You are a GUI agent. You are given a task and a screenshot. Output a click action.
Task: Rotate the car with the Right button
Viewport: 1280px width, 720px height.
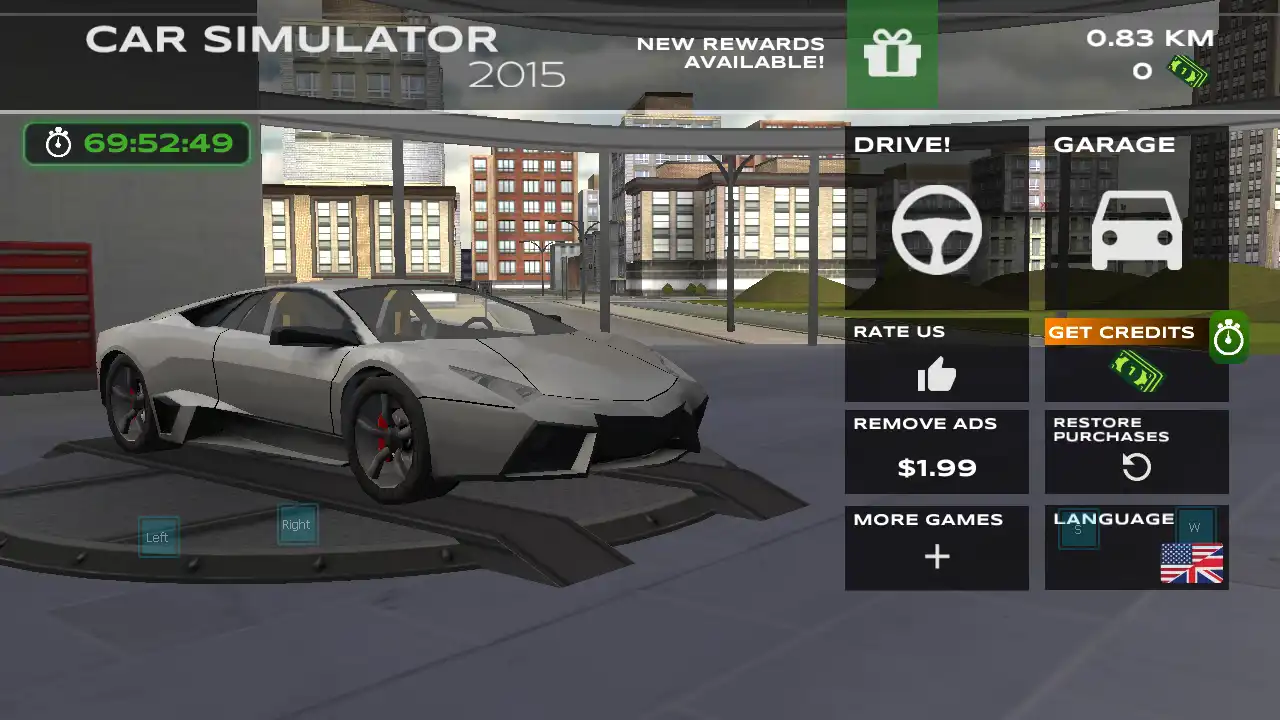[296, 524]
